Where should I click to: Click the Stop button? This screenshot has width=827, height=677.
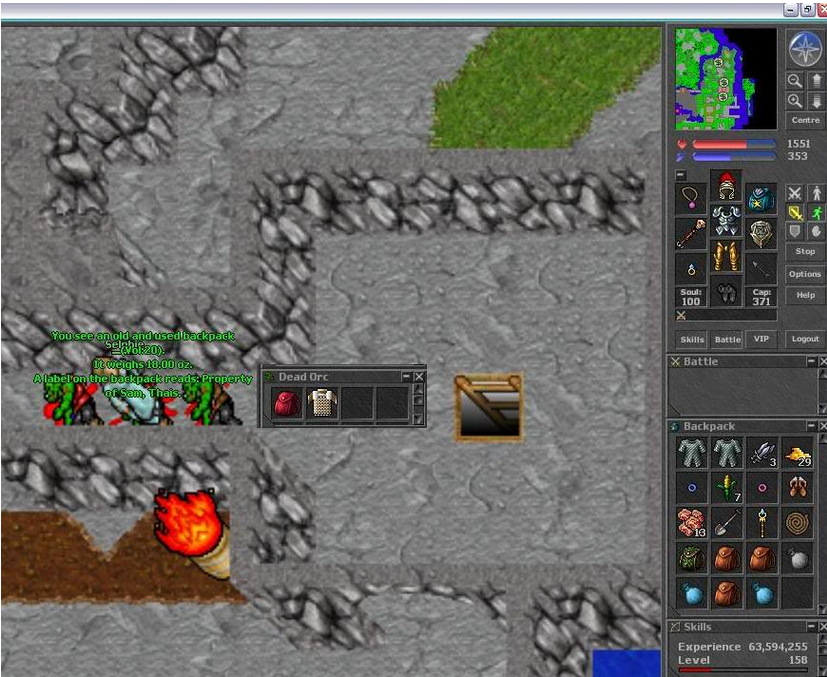[805, 252]
